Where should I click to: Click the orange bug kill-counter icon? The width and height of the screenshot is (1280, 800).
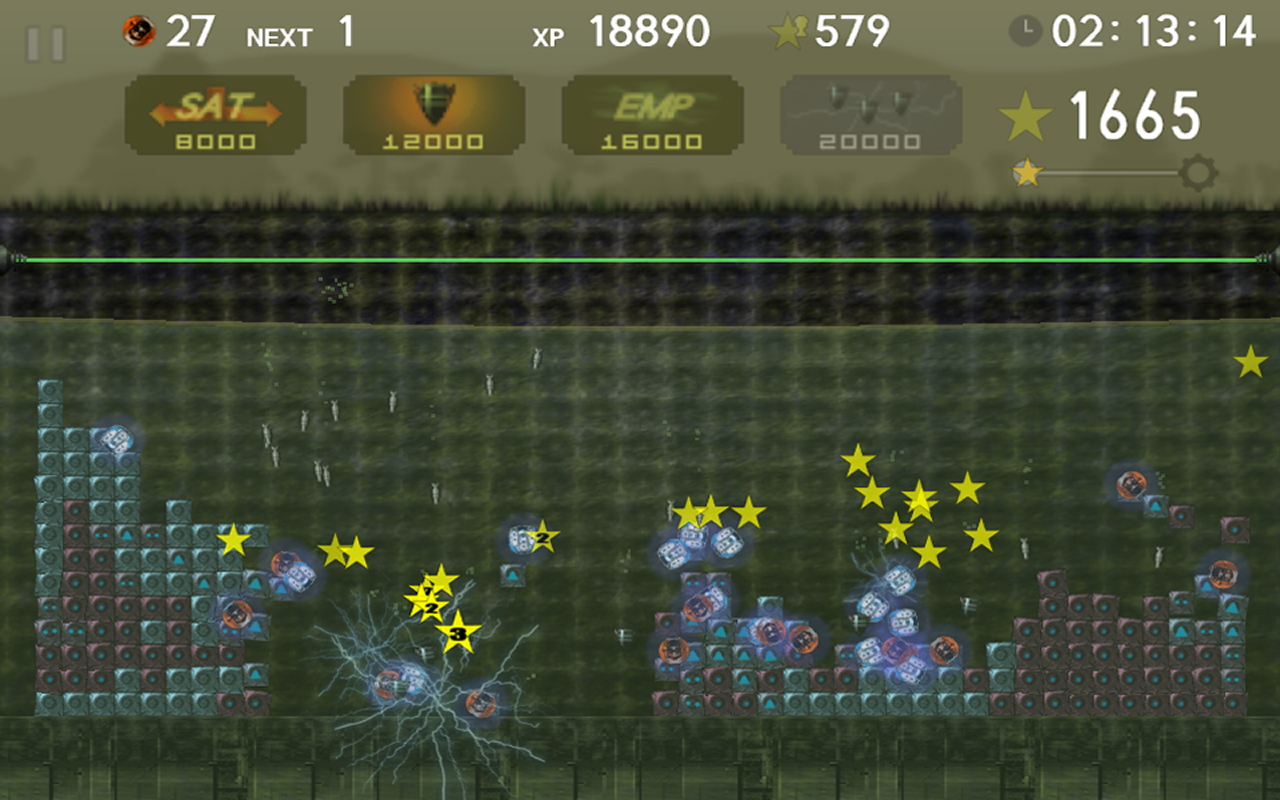point(138,32)
